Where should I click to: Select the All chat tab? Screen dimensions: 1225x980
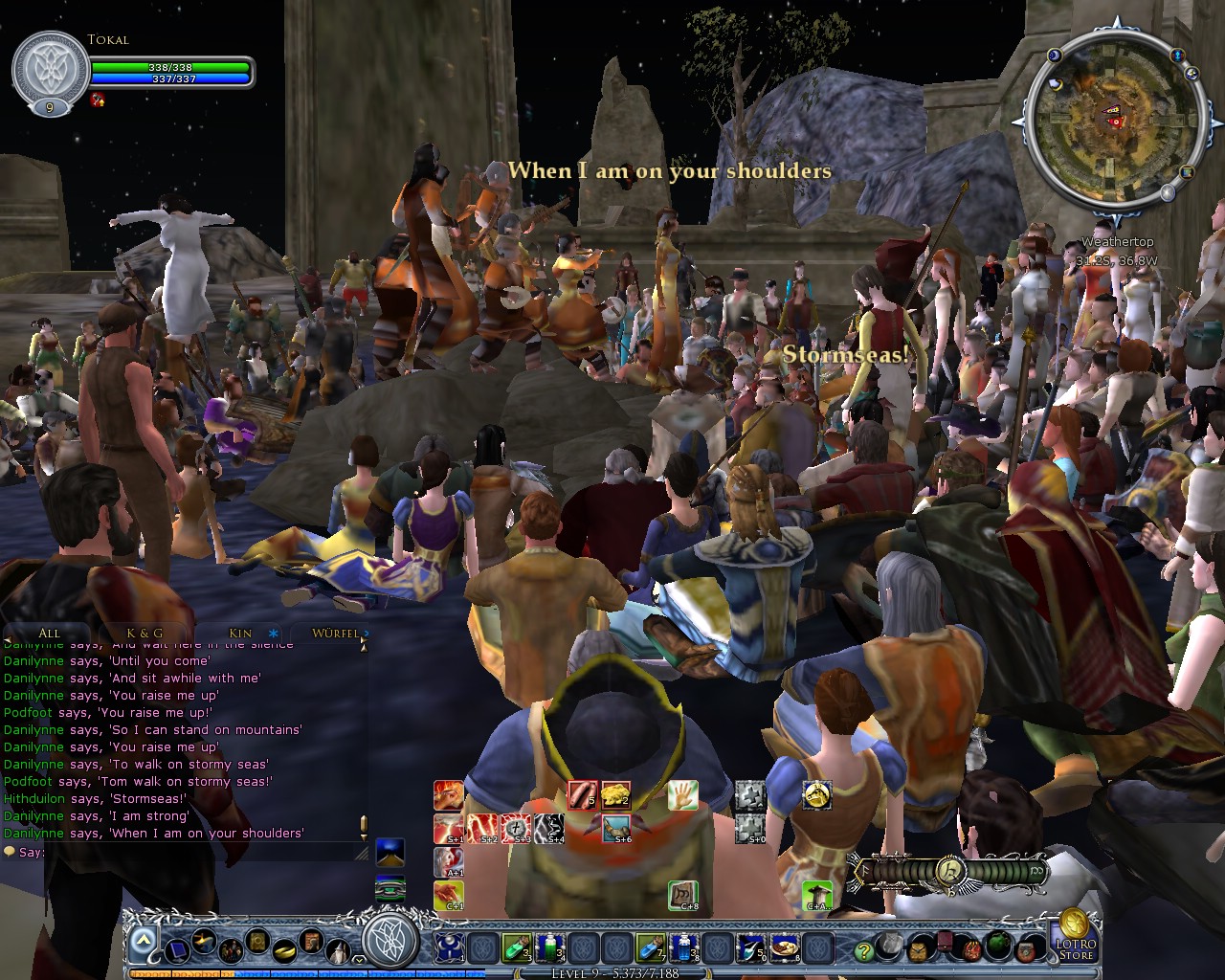click(49, 634)
